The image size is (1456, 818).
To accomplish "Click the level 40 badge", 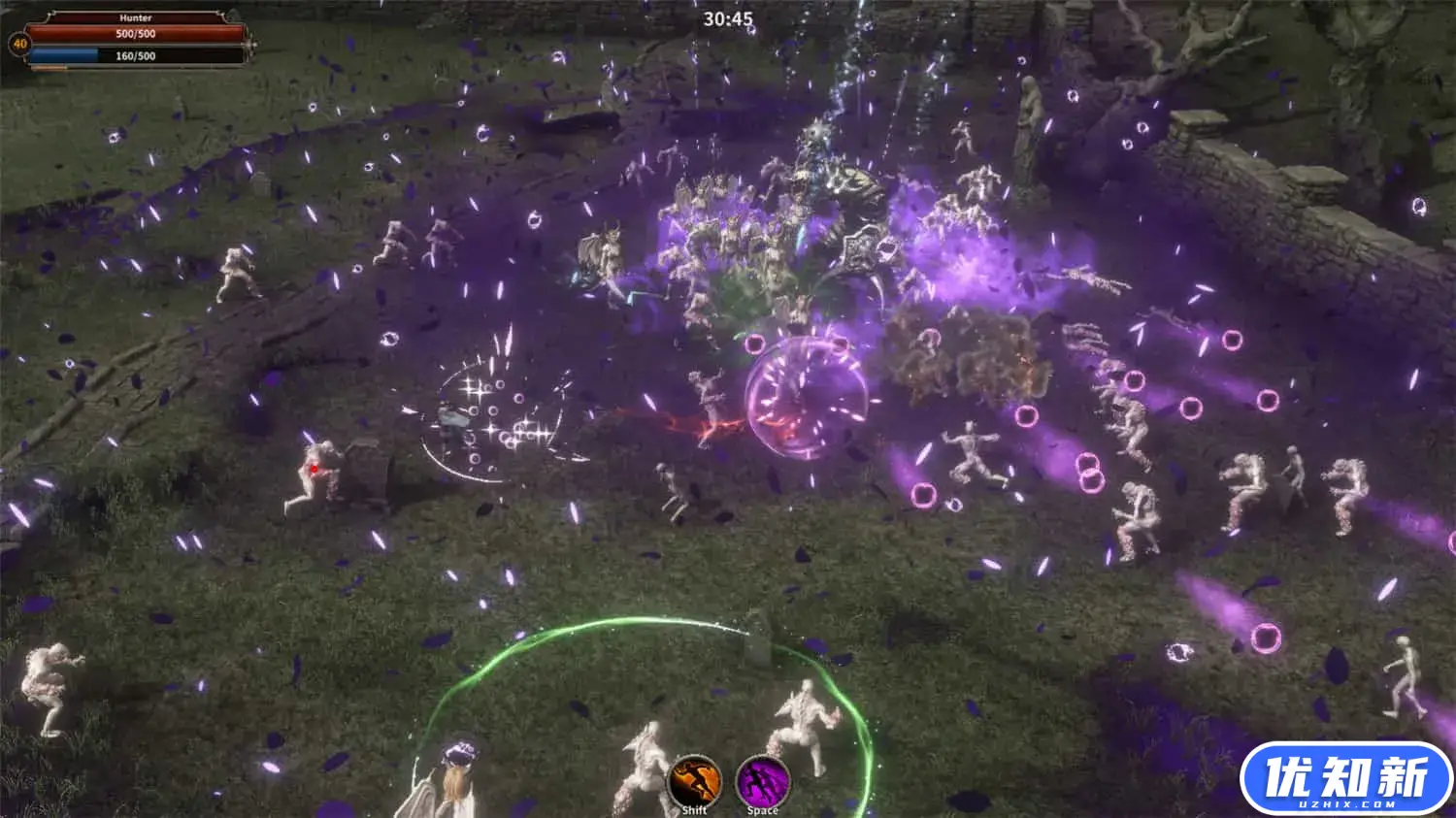I will point(18,44).
